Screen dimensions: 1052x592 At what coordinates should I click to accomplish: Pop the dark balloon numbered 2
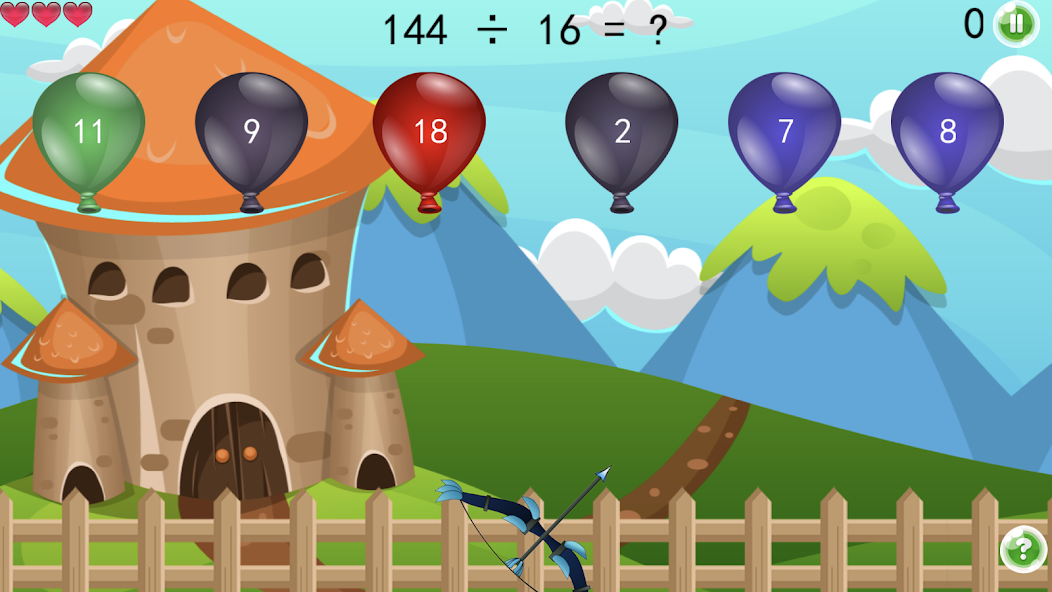coord(622,130)
